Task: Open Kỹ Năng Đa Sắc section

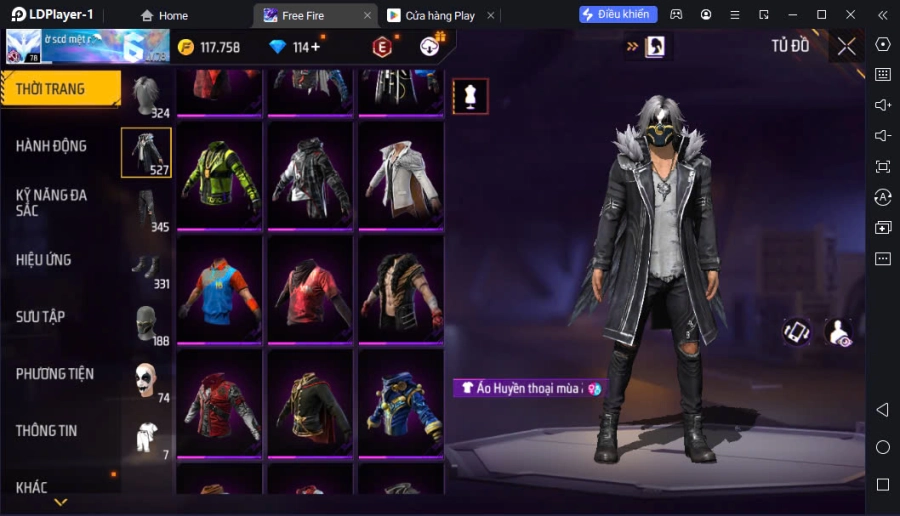Action: point(52,202)
